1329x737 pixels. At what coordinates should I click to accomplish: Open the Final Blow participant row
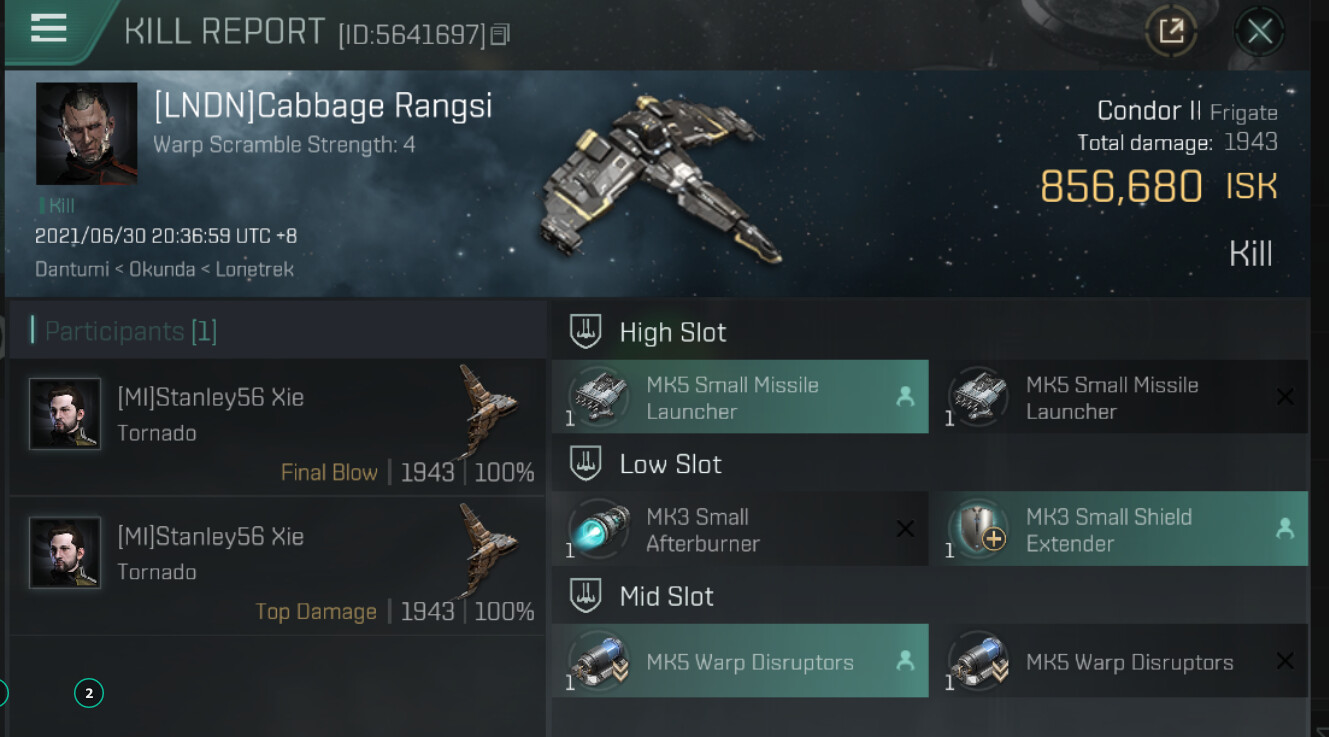tap(277, 428)
